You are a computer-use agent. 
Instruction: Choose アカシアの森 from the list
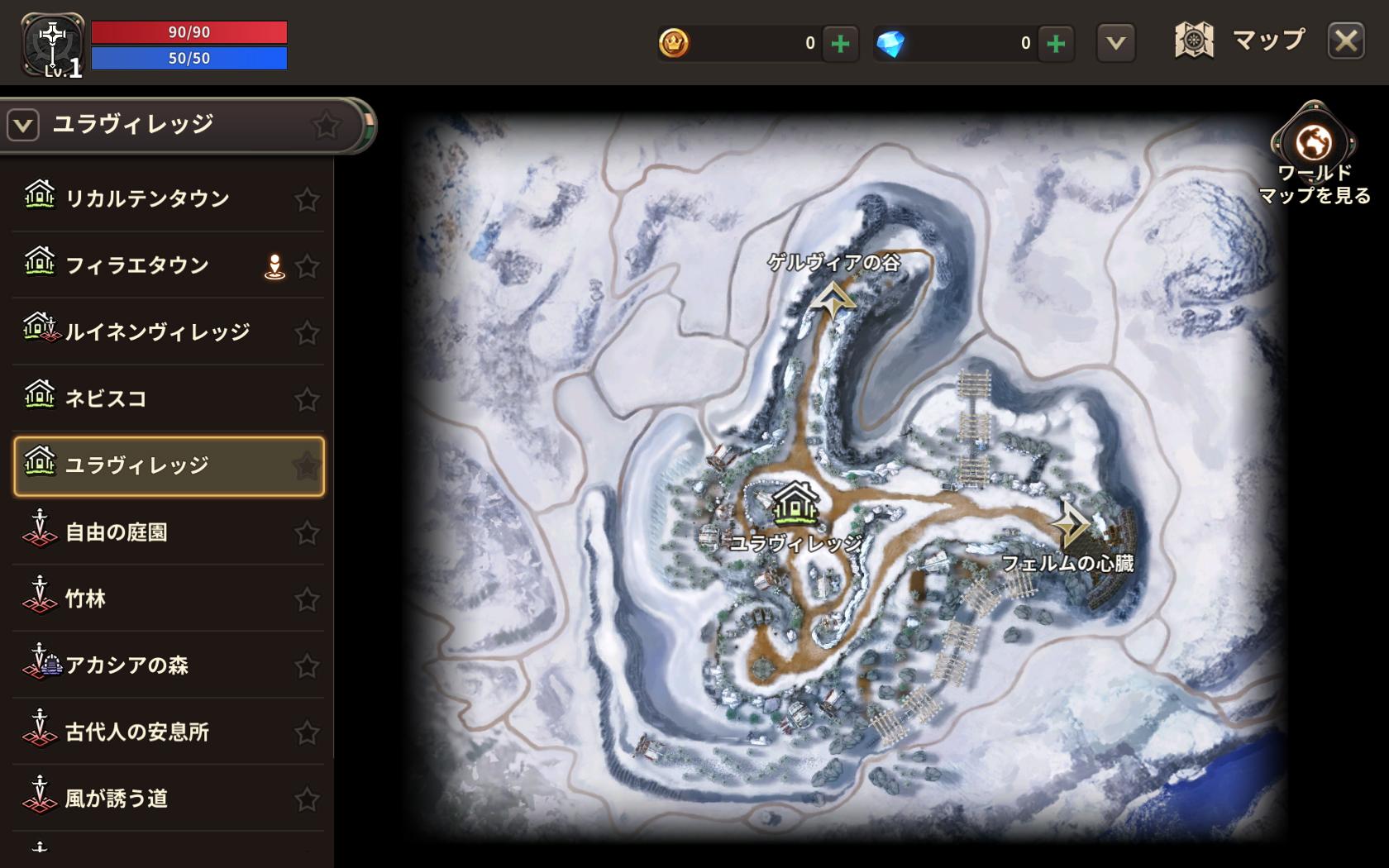[x=126, y=665]
